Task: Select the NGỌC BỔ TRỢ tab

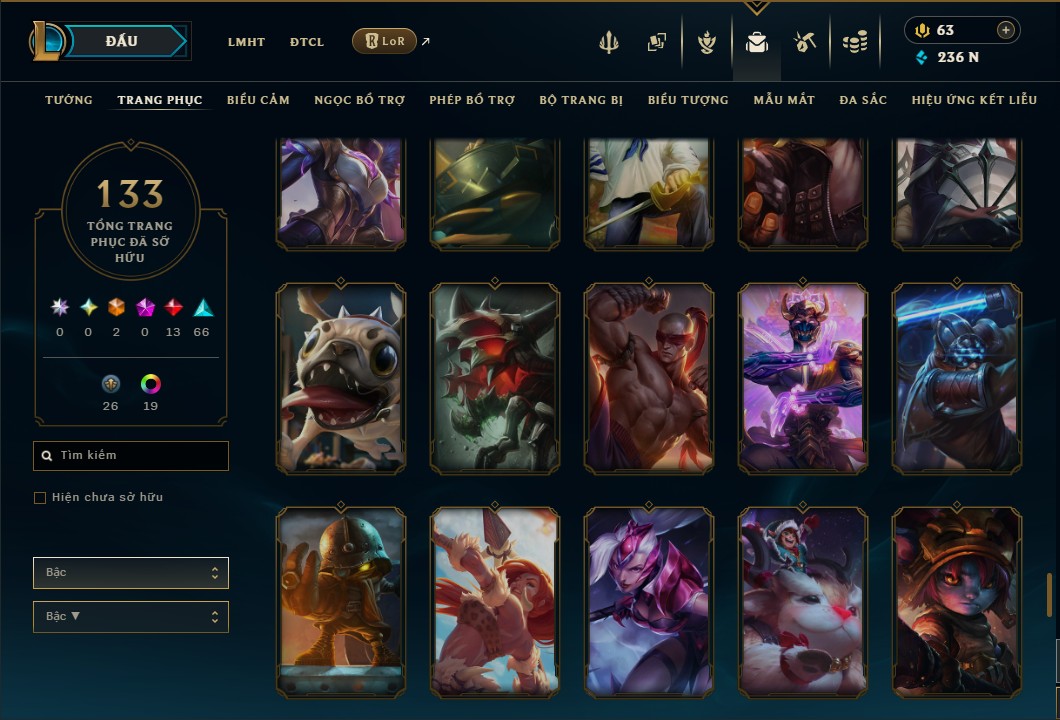Action: click(x=359, y=100)
